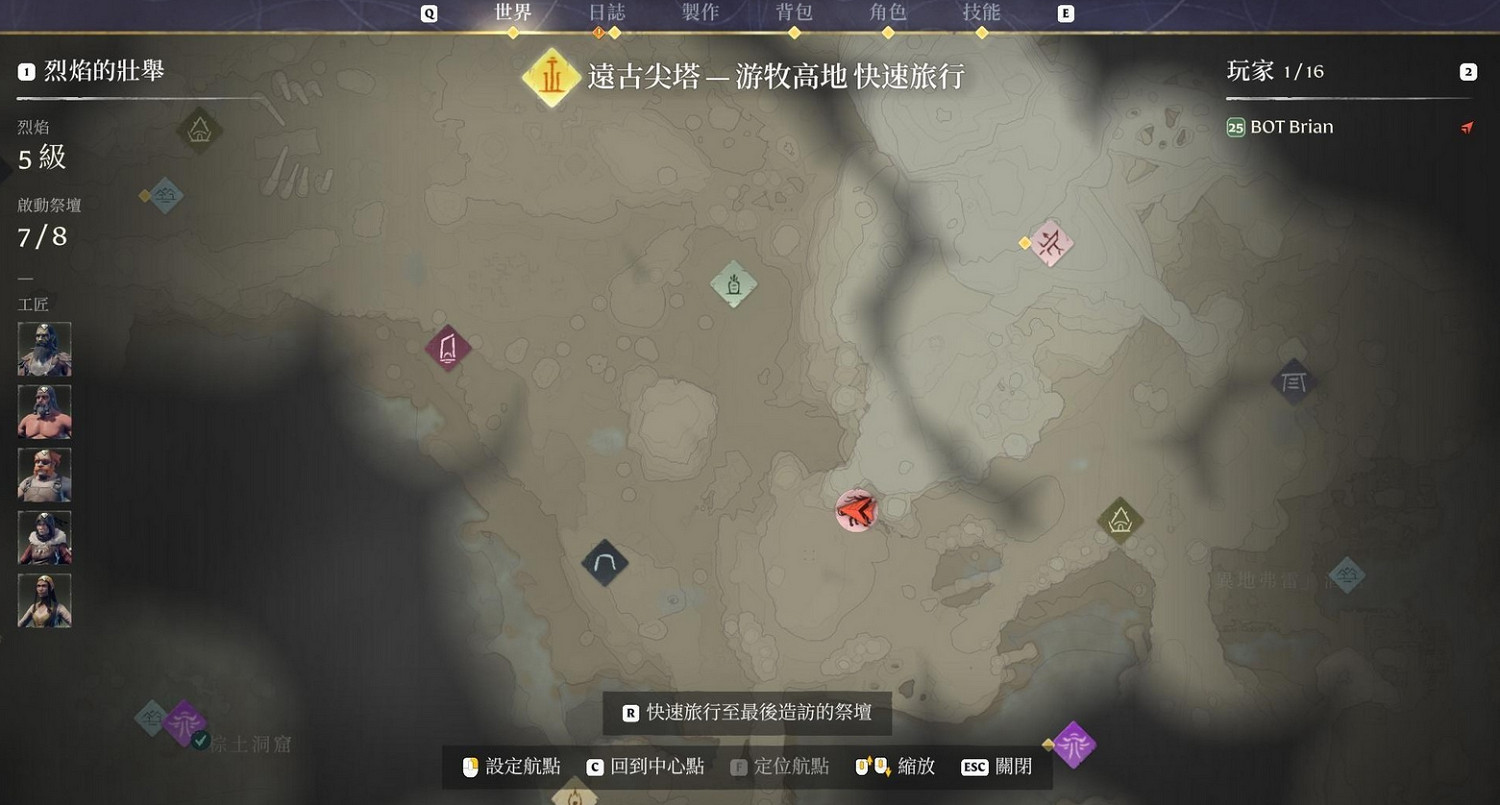The image size is (1500, 805).
Task: Click the purple marker near the bottom-right corner
Action: pos(1074,744)
